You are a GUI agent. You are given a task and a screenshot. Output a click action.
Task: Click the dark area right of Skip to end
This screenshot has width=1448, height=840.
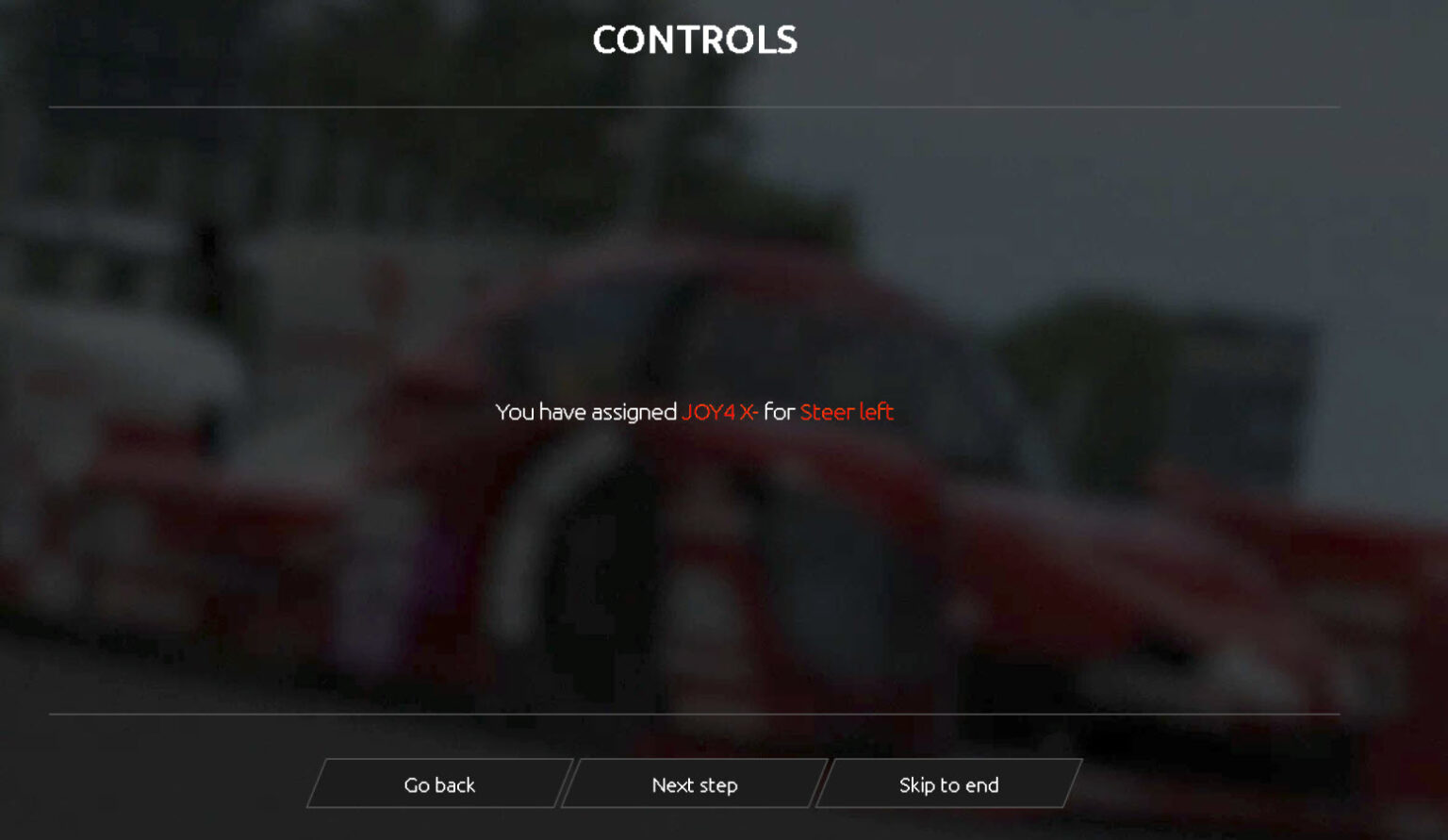(1226, 784)
